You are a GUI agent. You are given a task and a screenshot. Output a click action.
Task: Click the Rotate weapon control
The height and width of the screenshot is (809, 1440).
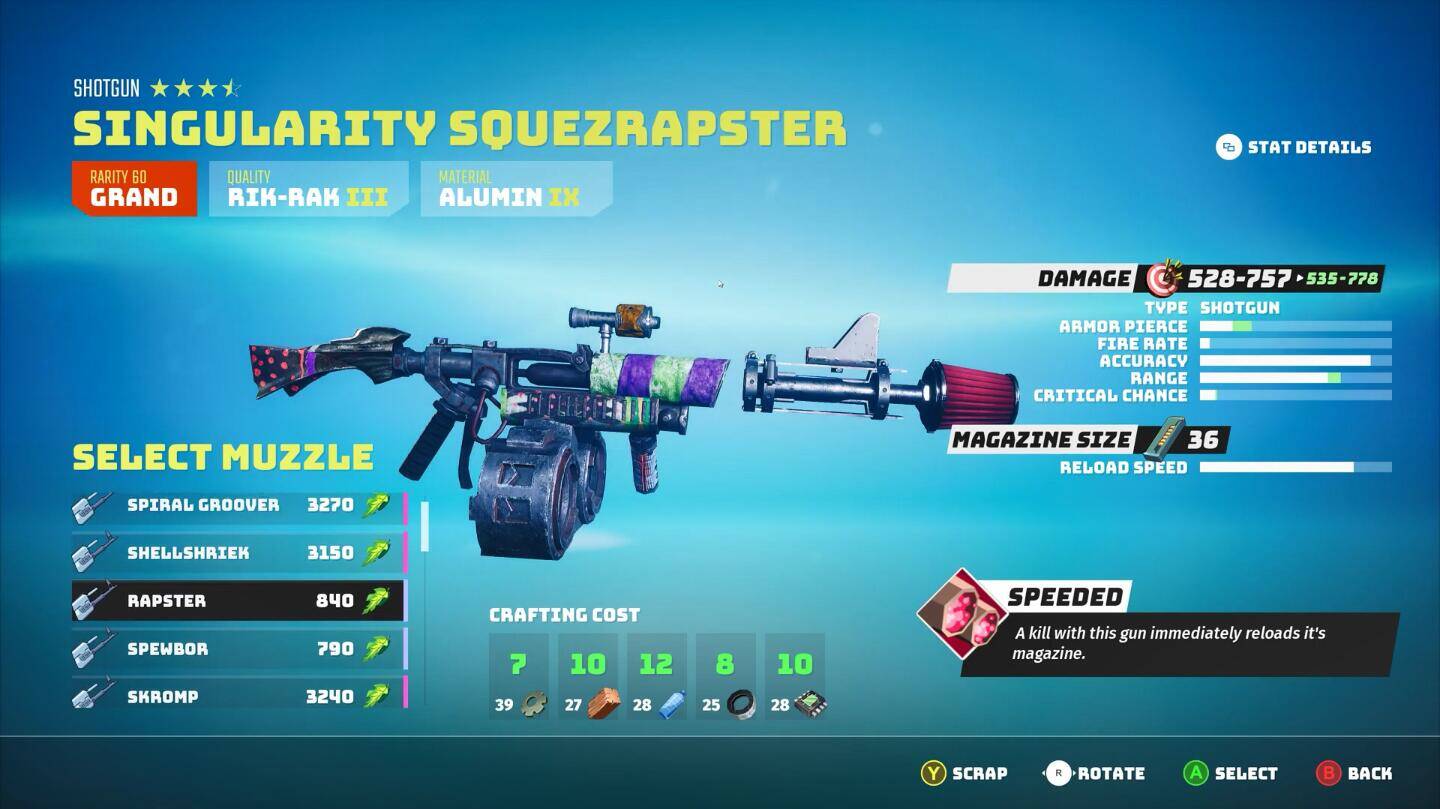coord(1094,773)
